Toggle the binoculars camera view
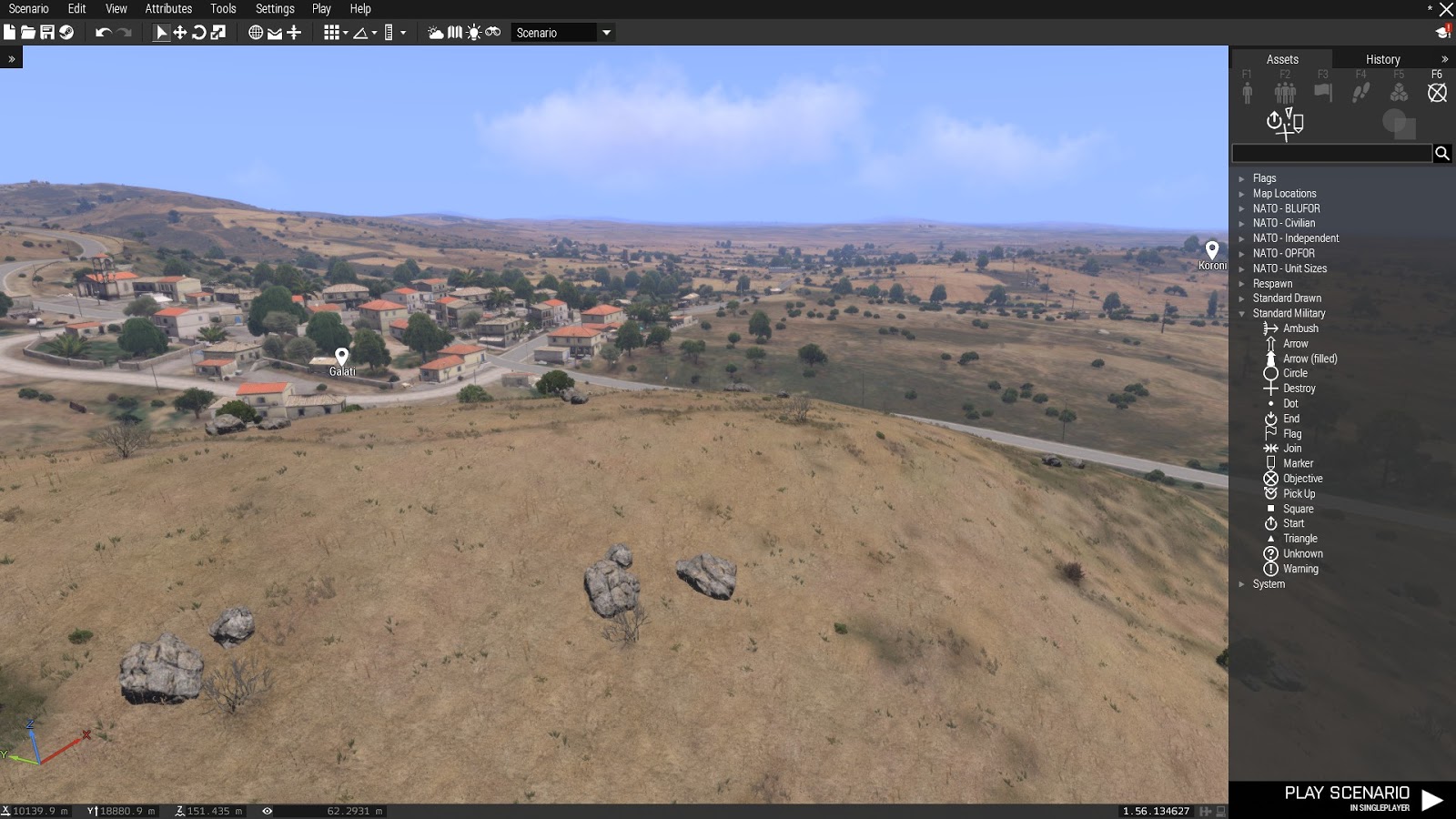 coord(491,32)
